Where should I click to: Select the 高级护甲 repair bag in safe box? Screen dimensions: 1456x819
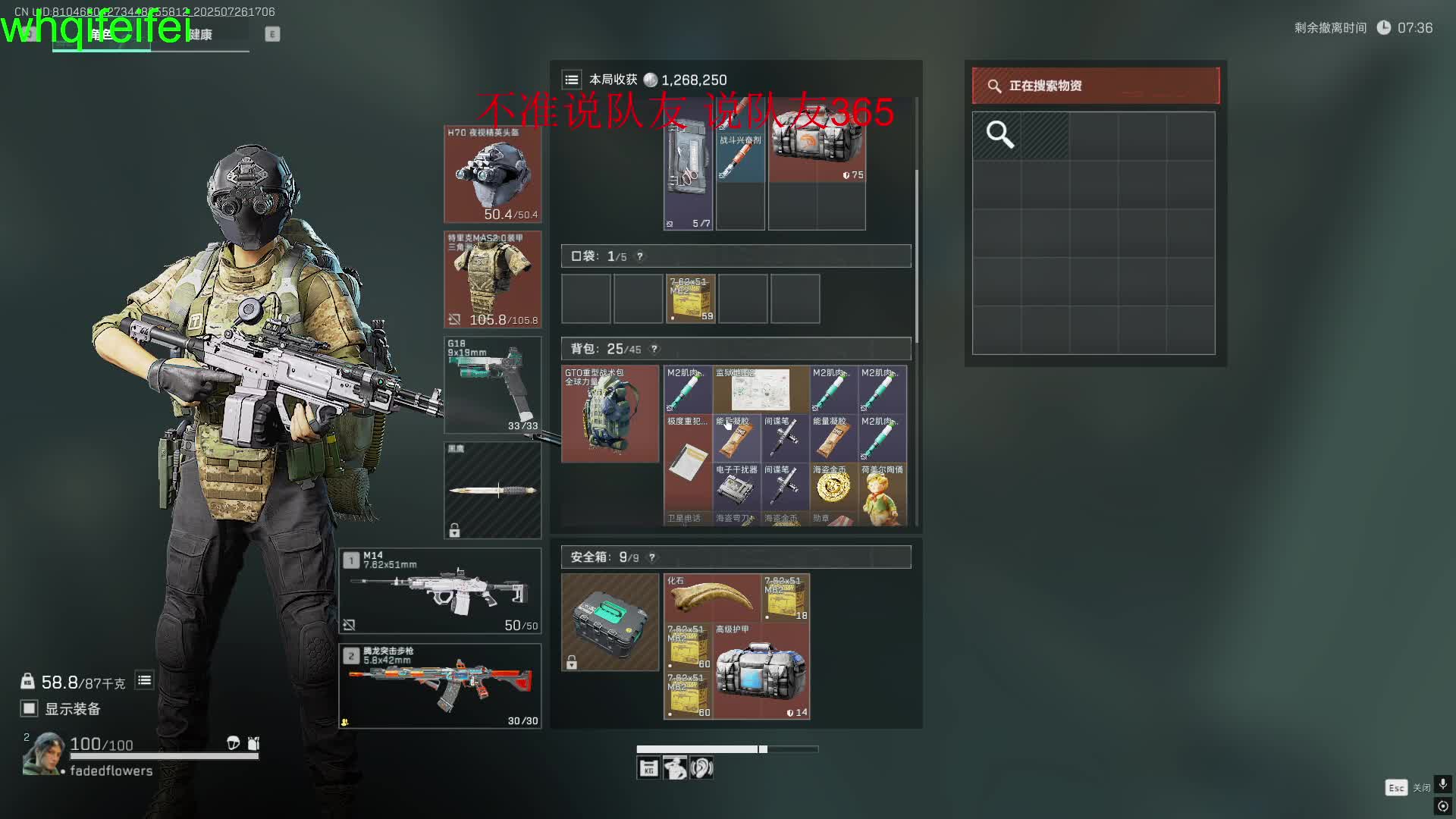pyautogui.click(x=761, y=672)
